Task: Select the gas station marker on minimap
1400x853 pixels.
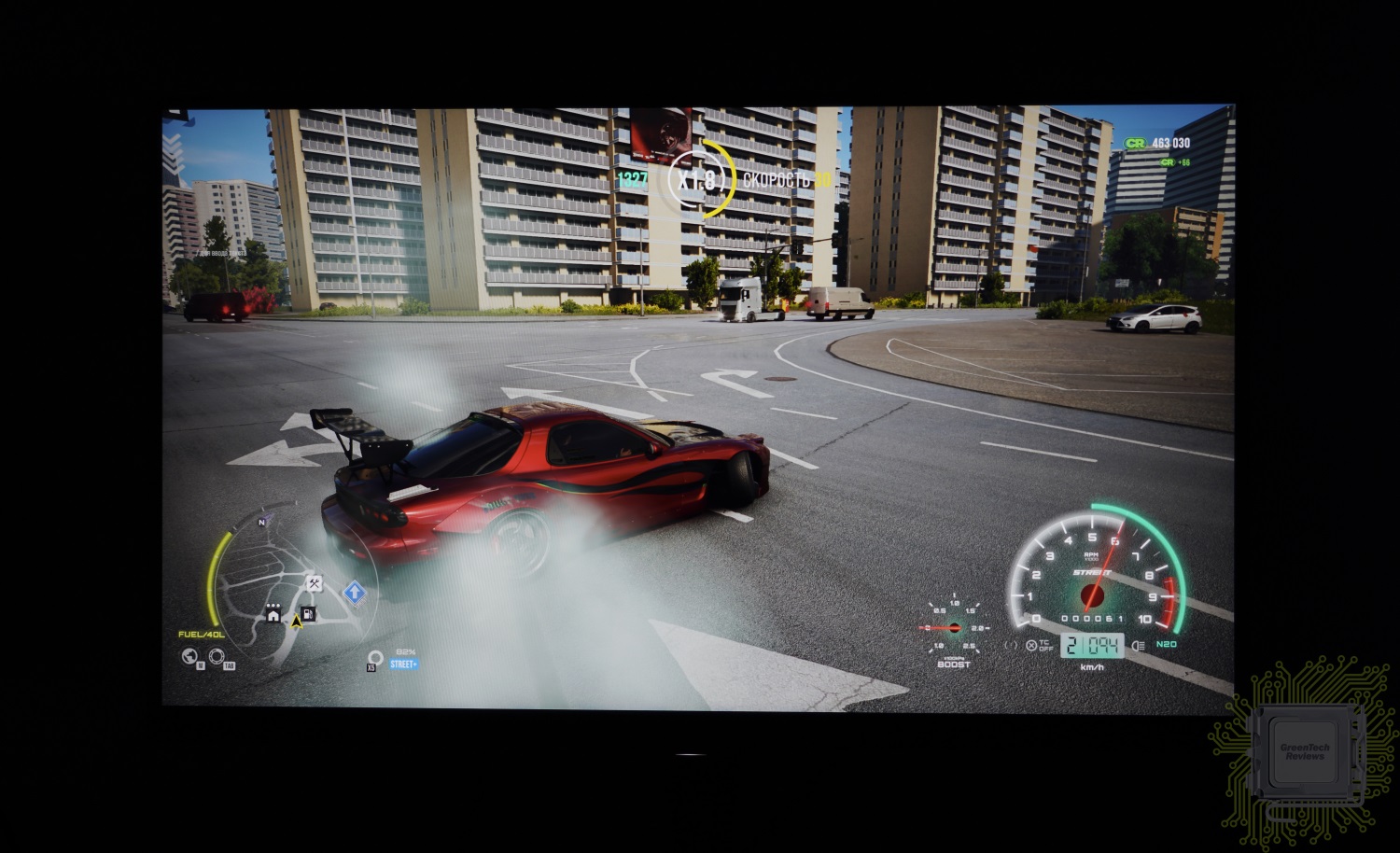Action: 308,613
